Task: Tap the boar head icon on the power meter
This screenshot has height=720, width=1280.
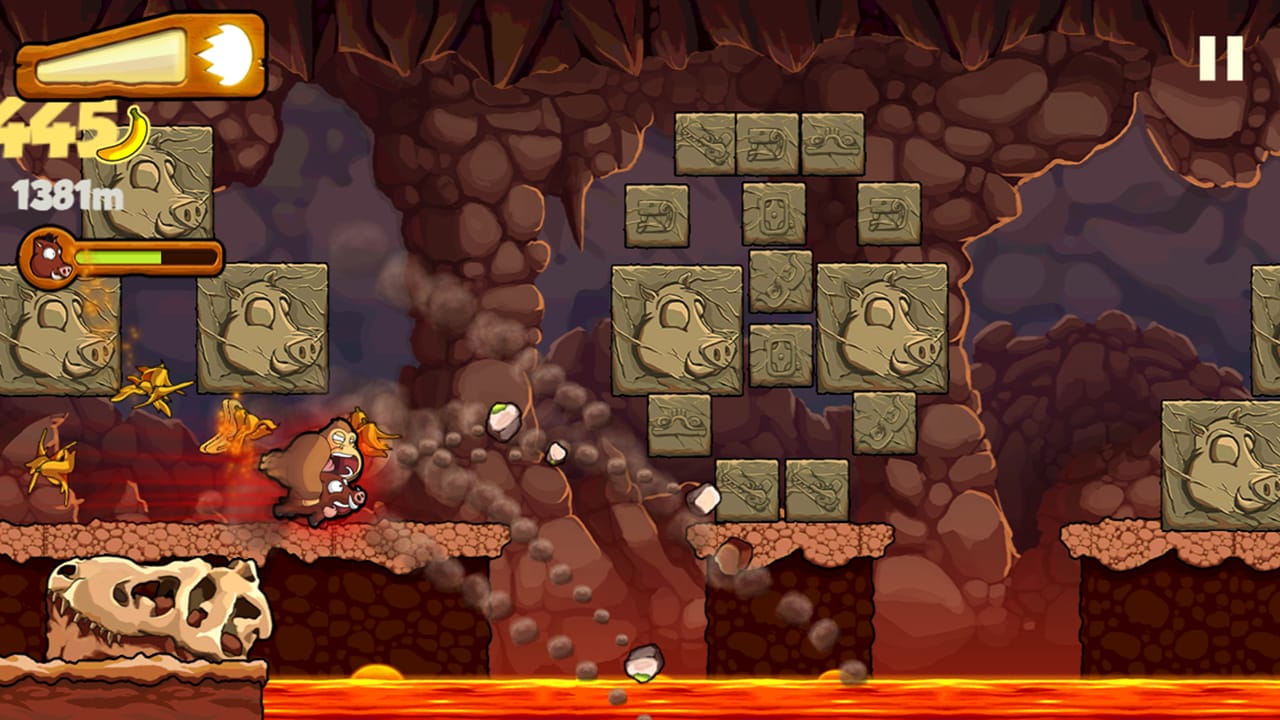Action: point(48,255)
